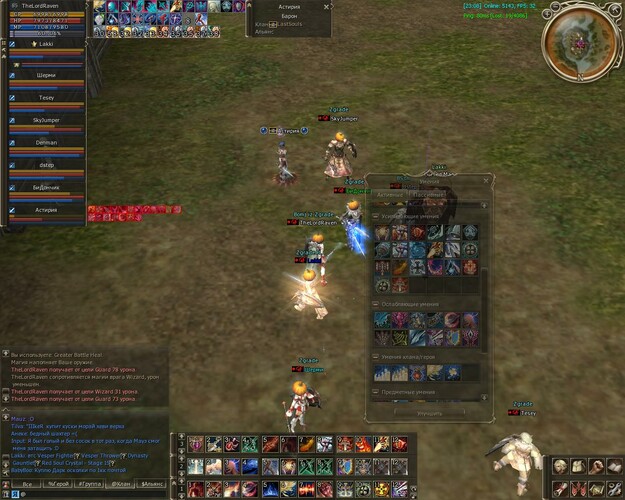Screen dimensions: 625x500
Task: Close the skills (Умения) window
Action: (x=486, y=181)
